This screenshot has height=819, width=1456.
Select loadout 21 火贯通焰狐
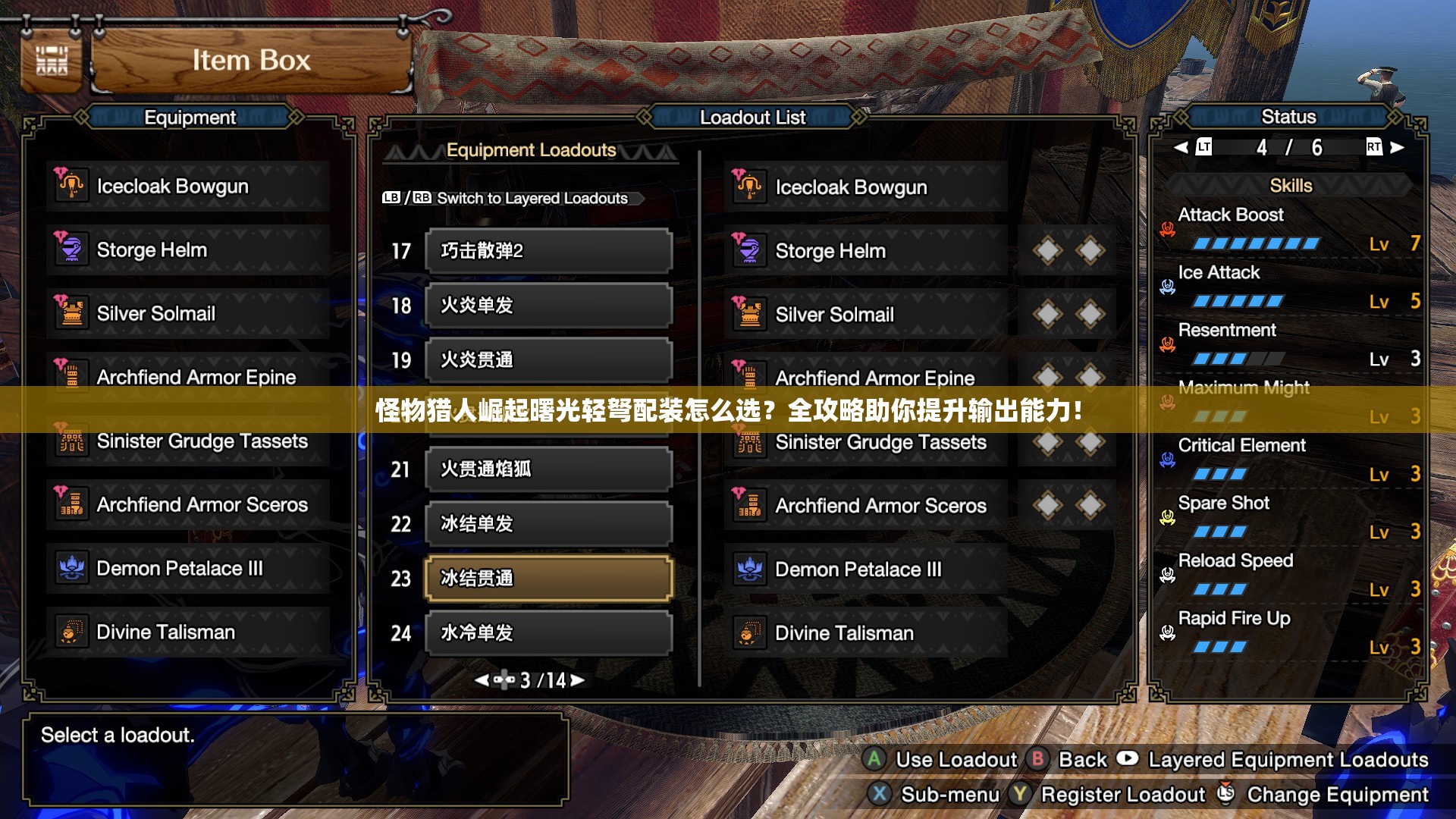pyautogui.click(x=548, y=469)
